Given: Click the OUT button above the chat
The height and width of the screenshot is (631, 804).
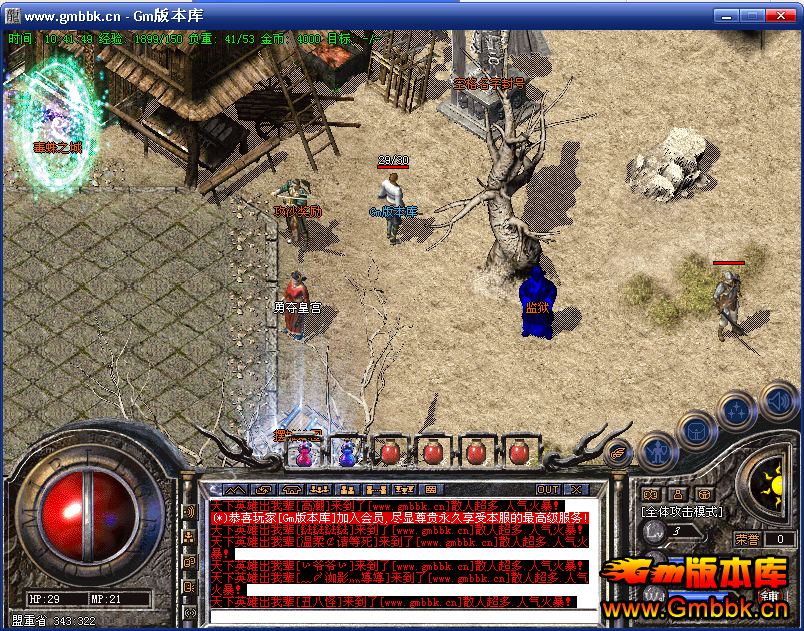Looking at the screenshot, I should coord(548,490).
